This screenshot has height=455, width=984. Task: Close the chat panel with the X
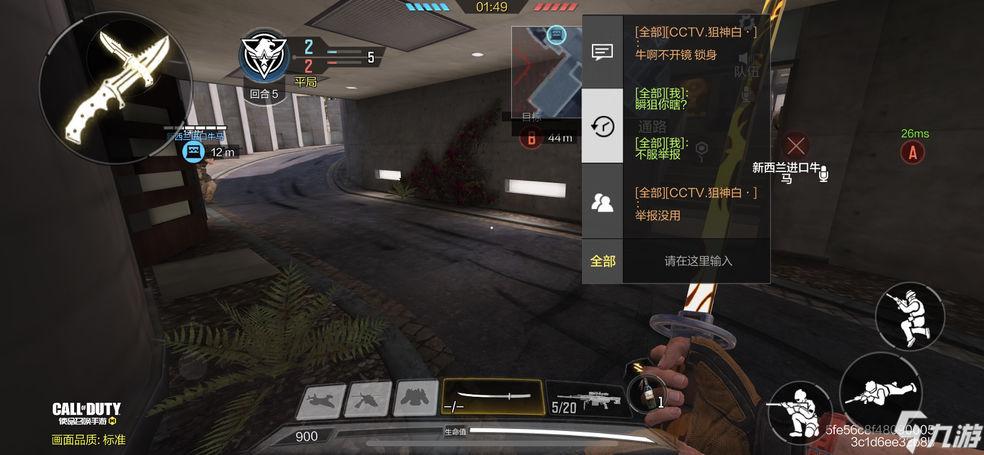point(796,146)
